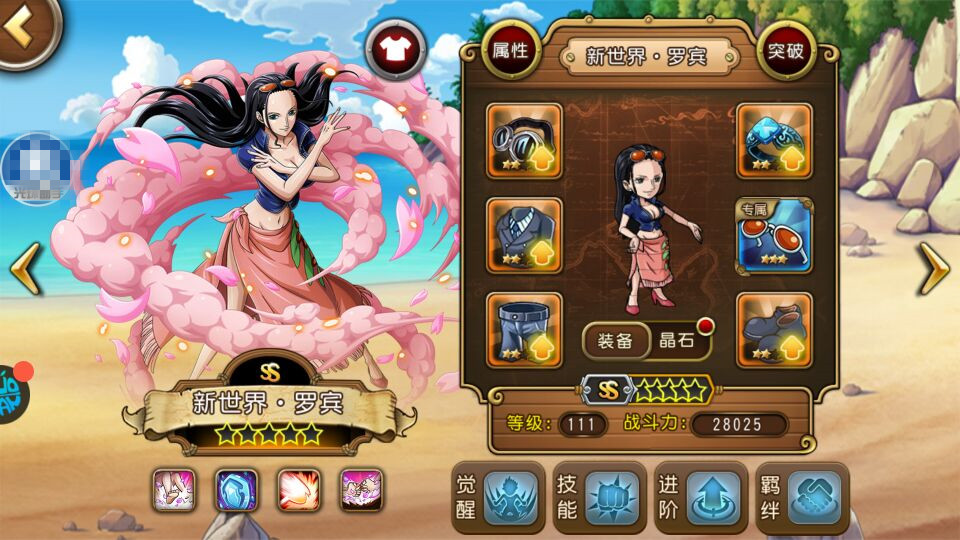This screenshot has height=540, width=960.
Task: Open the 觉醒 awakening menu
Action: click(x=498, y=497)
